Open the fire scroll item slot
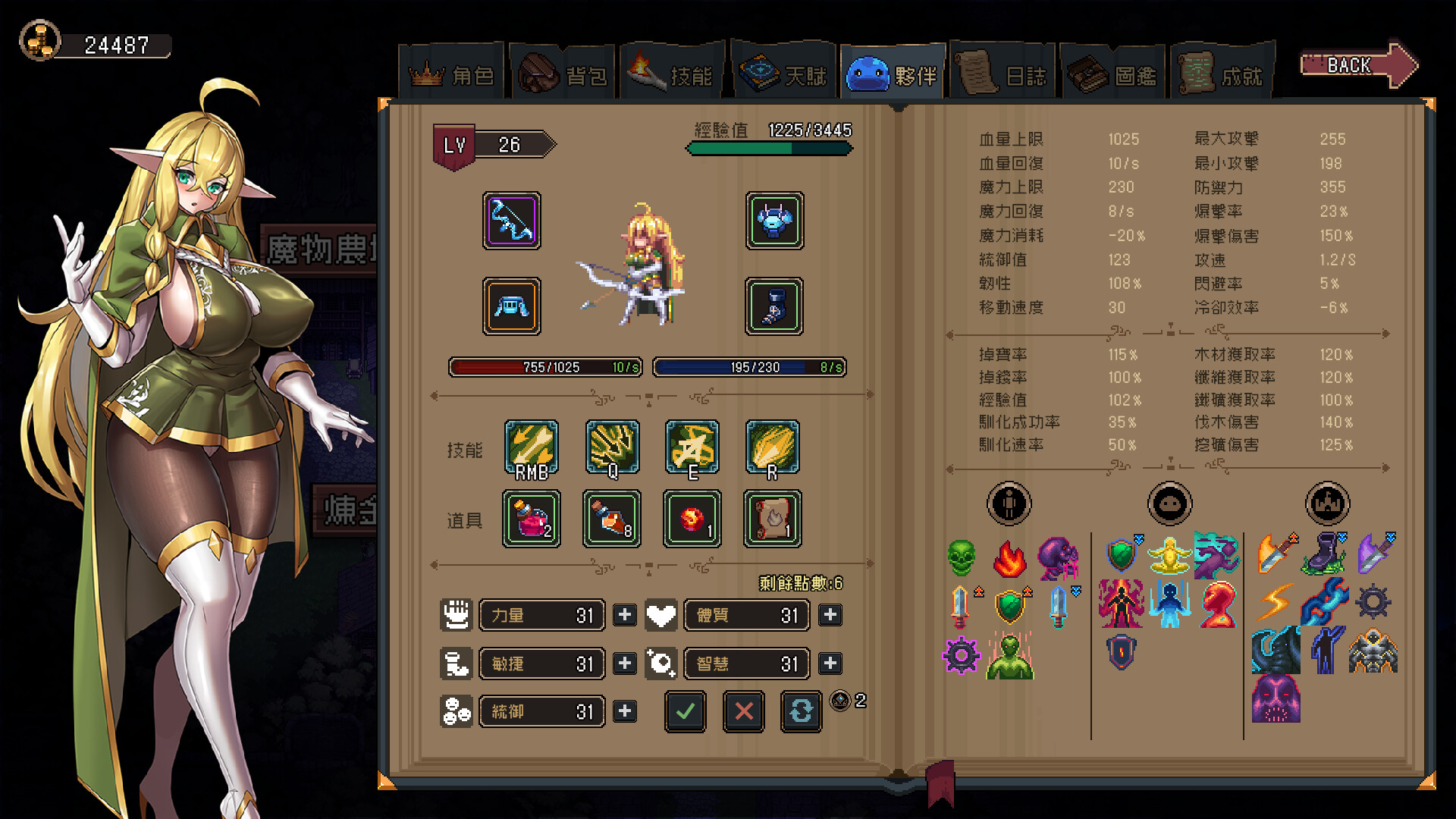The width and height of the screenshot is (1456, 819). tap(772, 519)
